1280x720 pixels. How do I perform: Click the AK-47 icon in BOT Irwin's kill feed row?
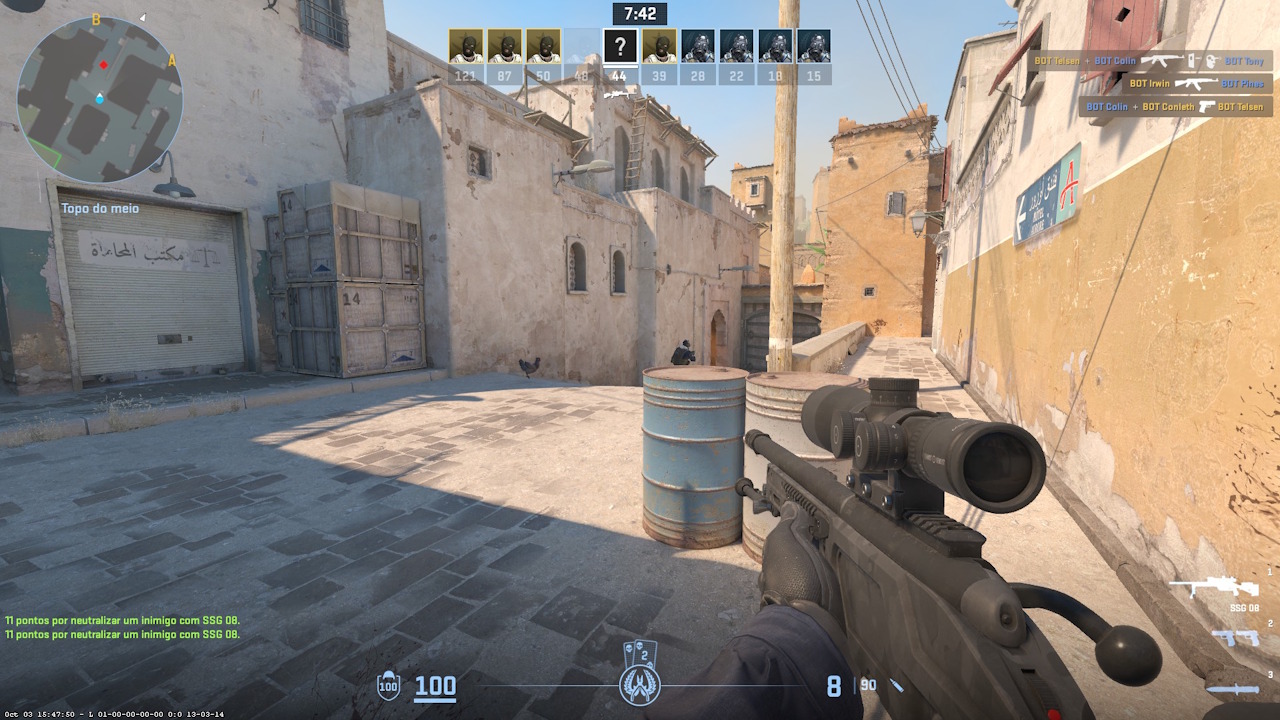click(x=1197, y=84)
